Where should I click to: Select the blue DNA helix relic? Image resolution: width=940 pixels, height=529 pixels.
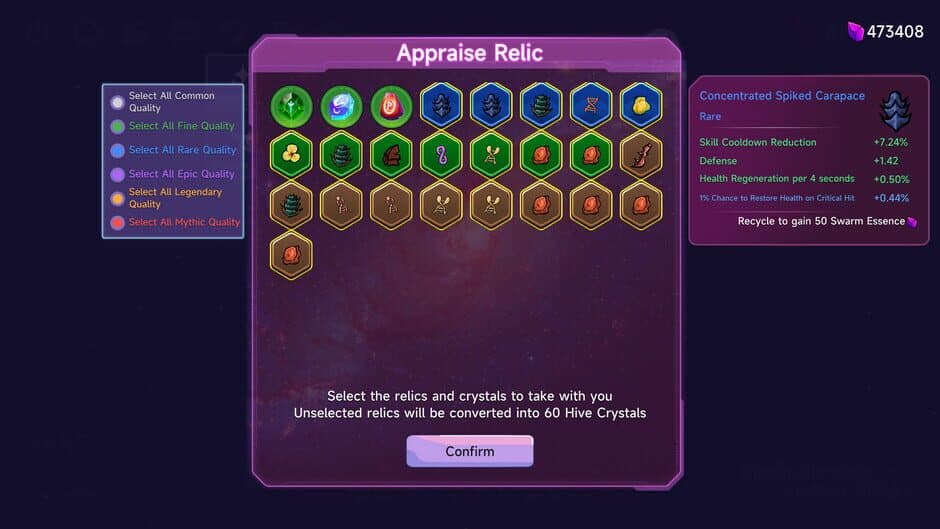591,105
